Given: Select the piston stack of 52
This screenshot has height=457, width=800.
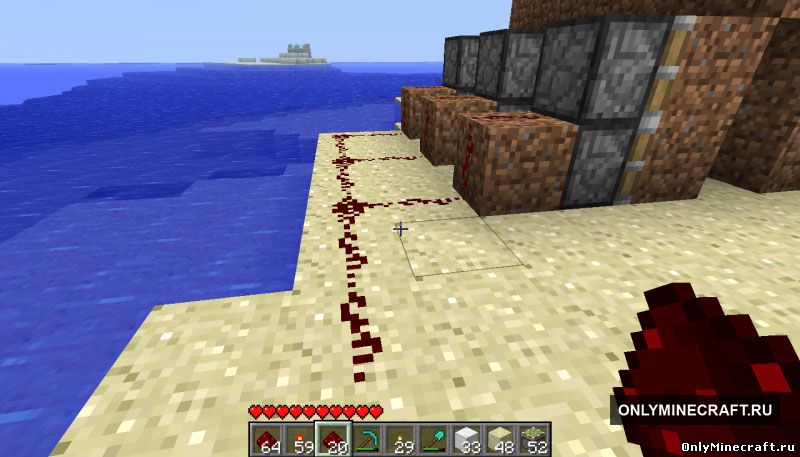Looking at the screenshot, I should (535, 439).
